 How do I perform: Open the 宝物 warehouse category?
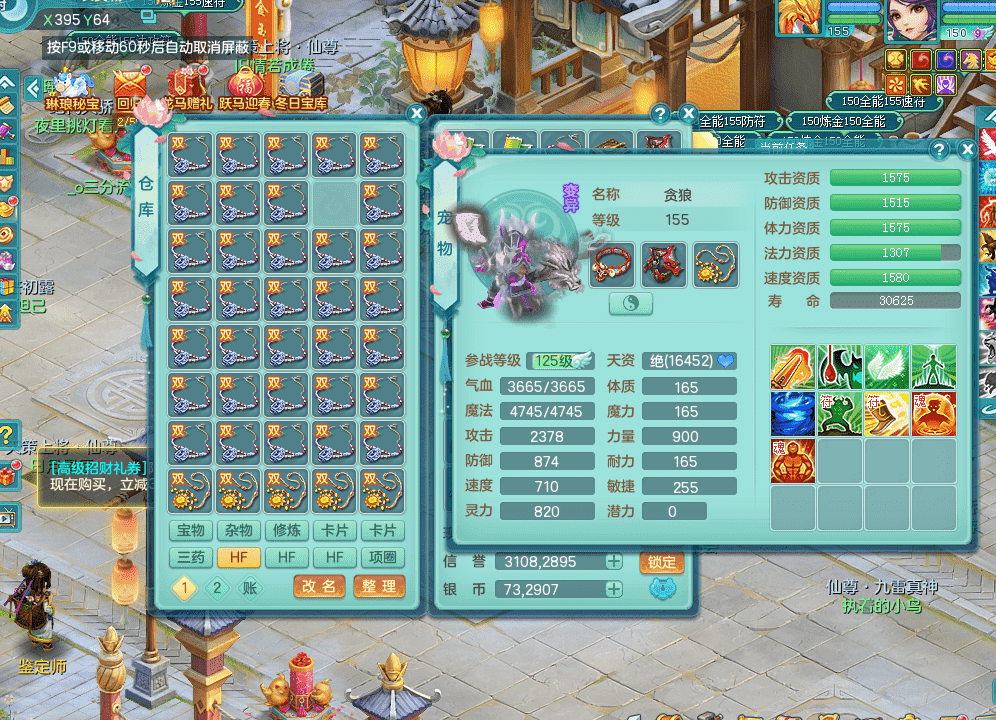pos(191,531)
